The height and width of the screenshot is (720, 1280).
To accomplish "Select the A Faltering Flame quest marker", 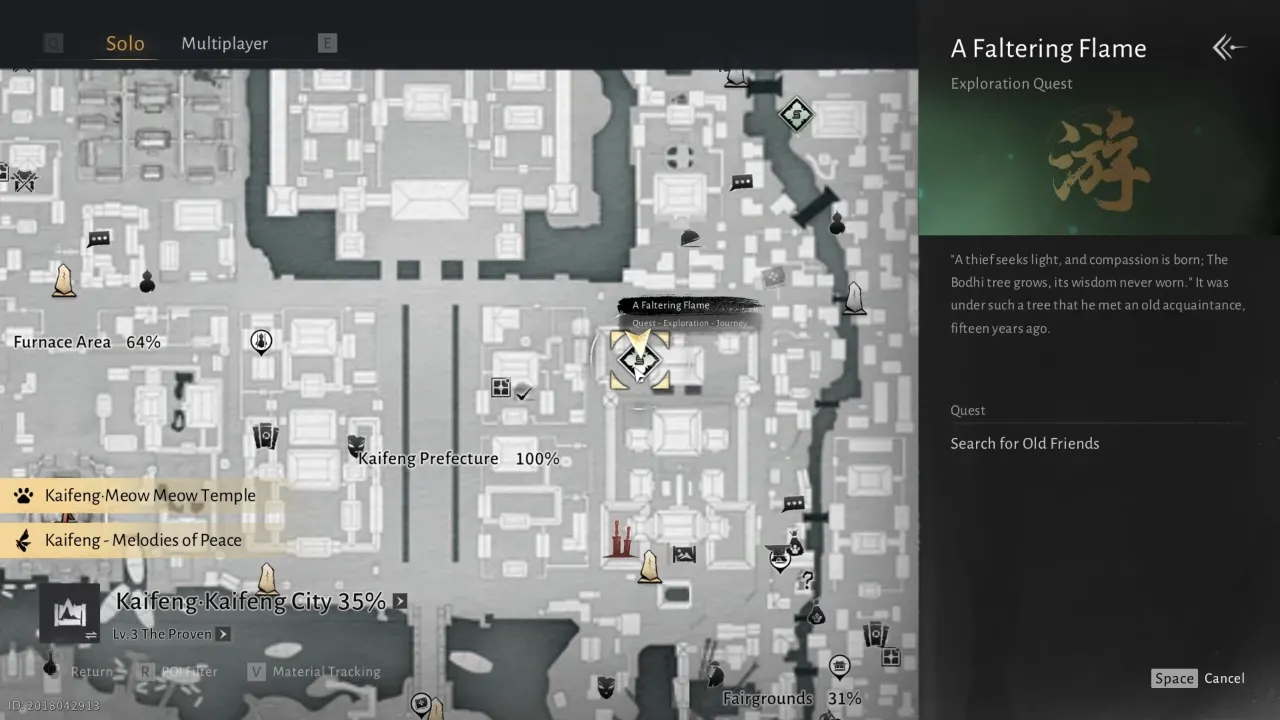I will tap(640, 358).
